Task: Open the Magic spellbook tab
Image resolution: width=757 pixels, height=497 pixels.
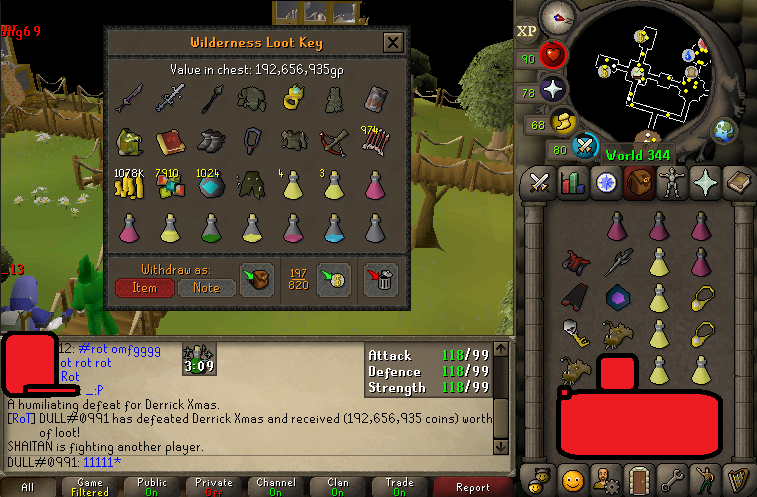Action: (737, 183)
